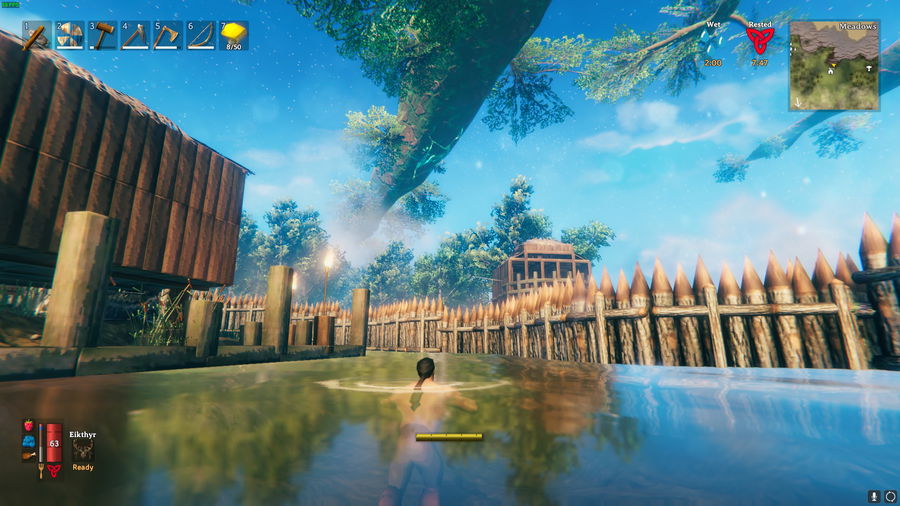This screenshot has height=506, width=900.
Task: Select the axe in hotbar slot 5
Action: (168, 37)
